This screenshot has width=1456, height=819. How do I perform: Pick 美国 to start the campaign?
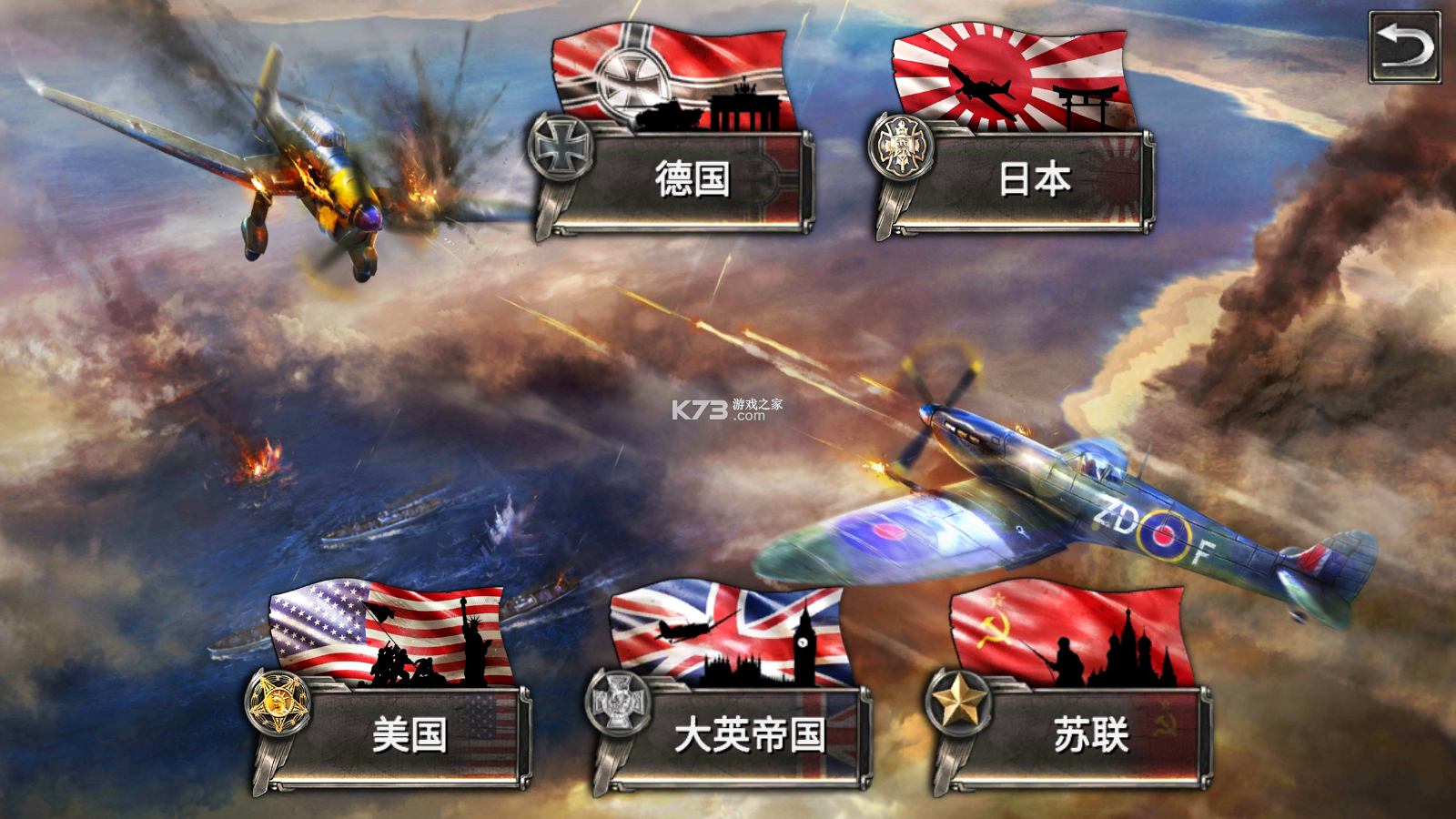pyautogui.click(x=409, y=733)
